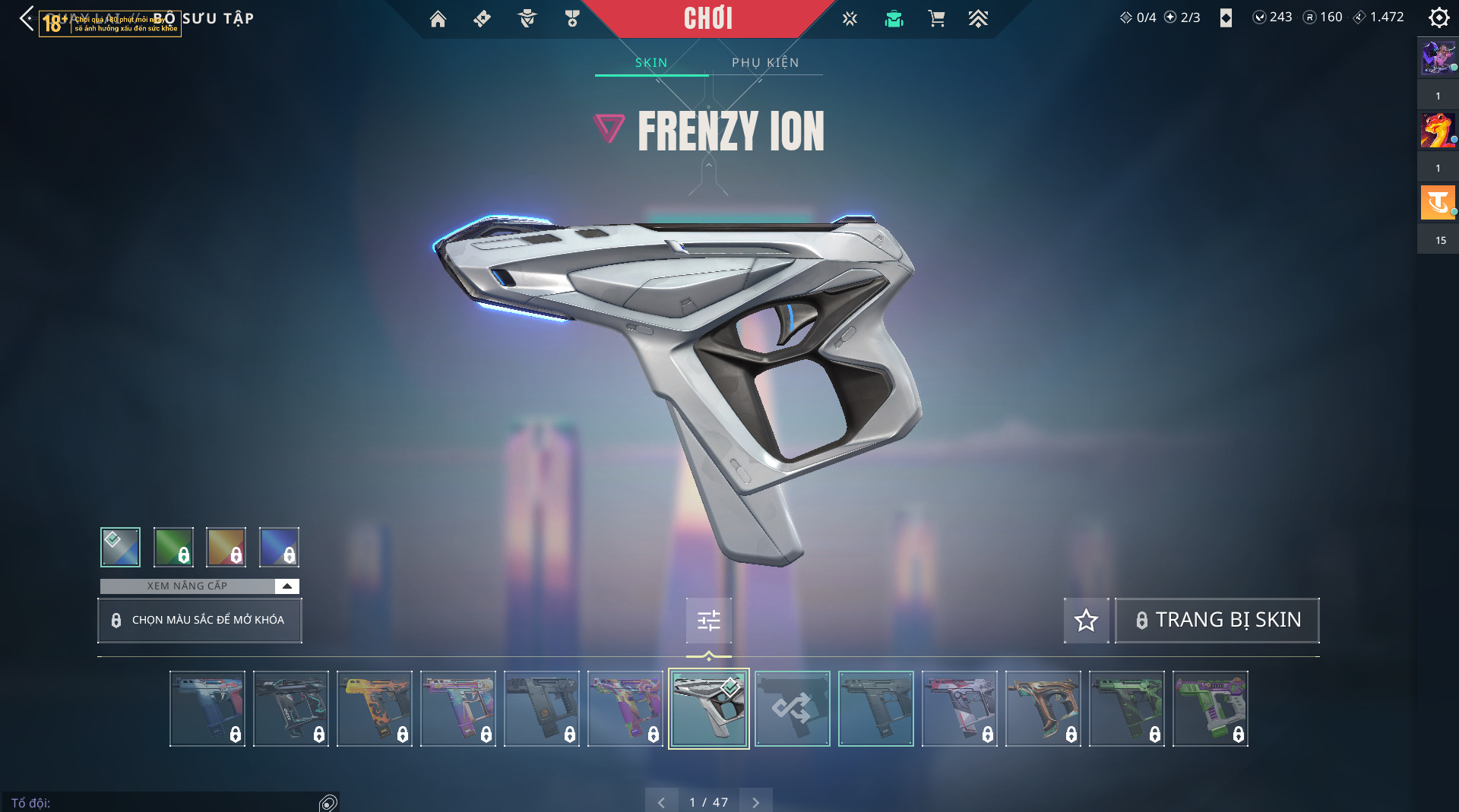Open the filter sliders button
1459x812 pixels.
coord(708,621)
